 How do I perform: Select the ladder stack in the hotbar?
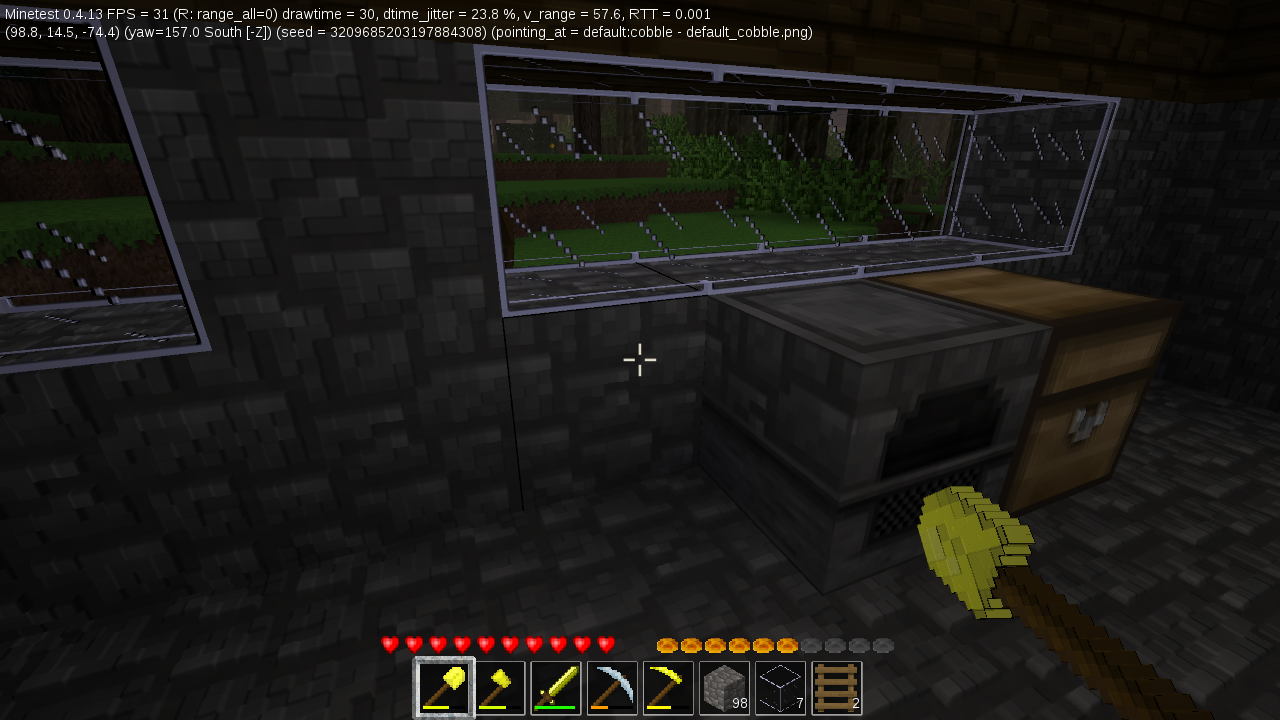coord(836,686)
